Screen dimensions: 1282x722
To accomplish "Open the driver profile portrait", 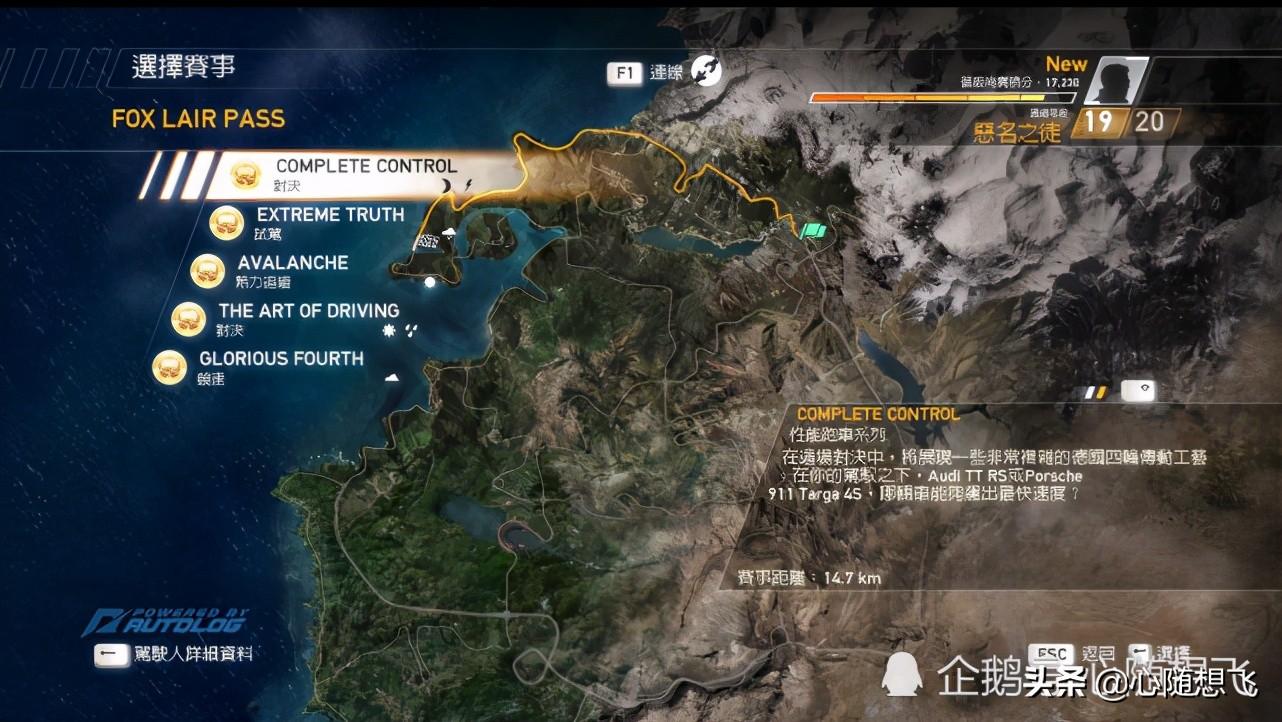I will (x=1115, y=81).
